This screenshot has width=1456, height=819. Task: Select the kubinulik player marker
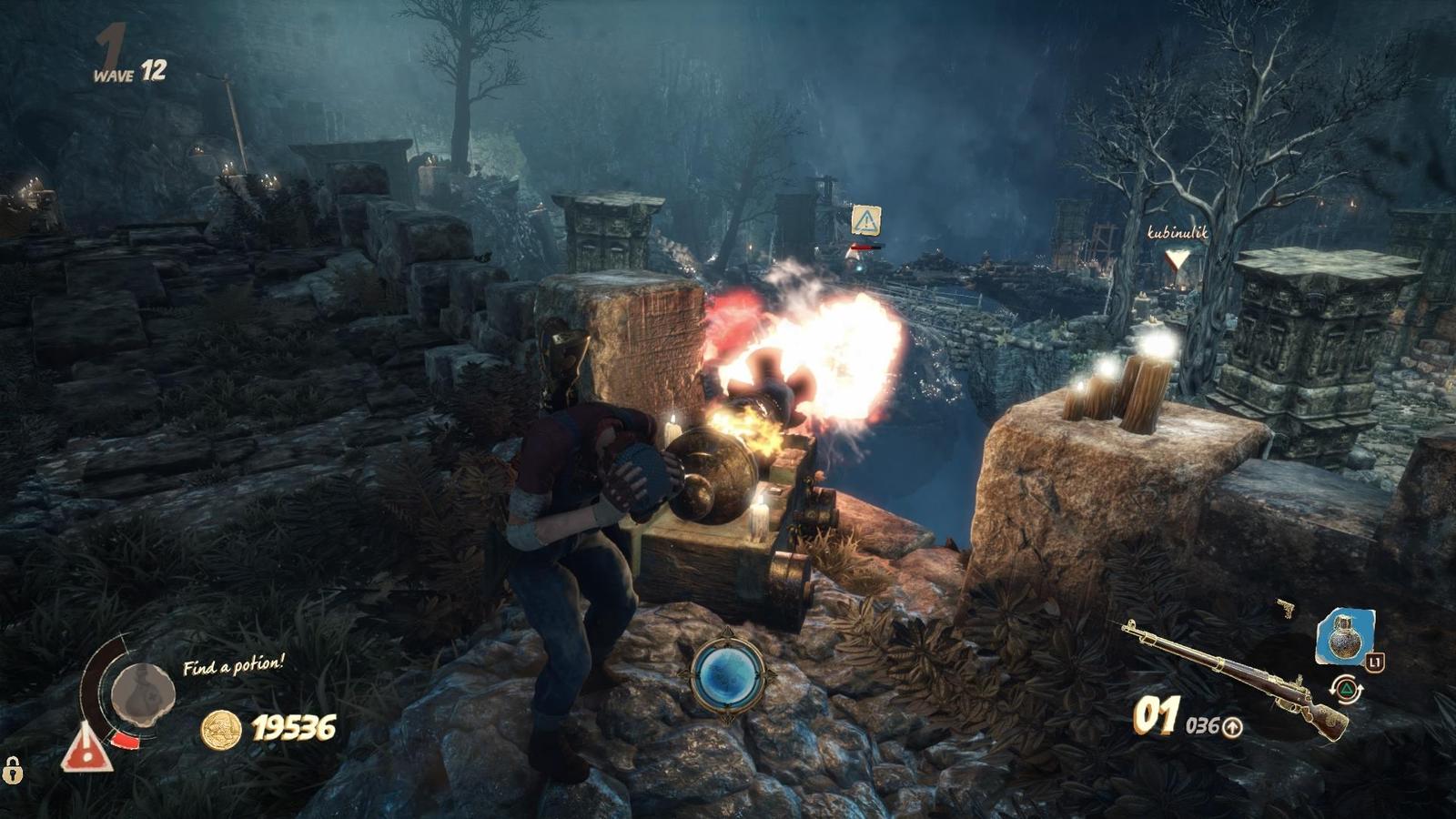coord(1178,261)
